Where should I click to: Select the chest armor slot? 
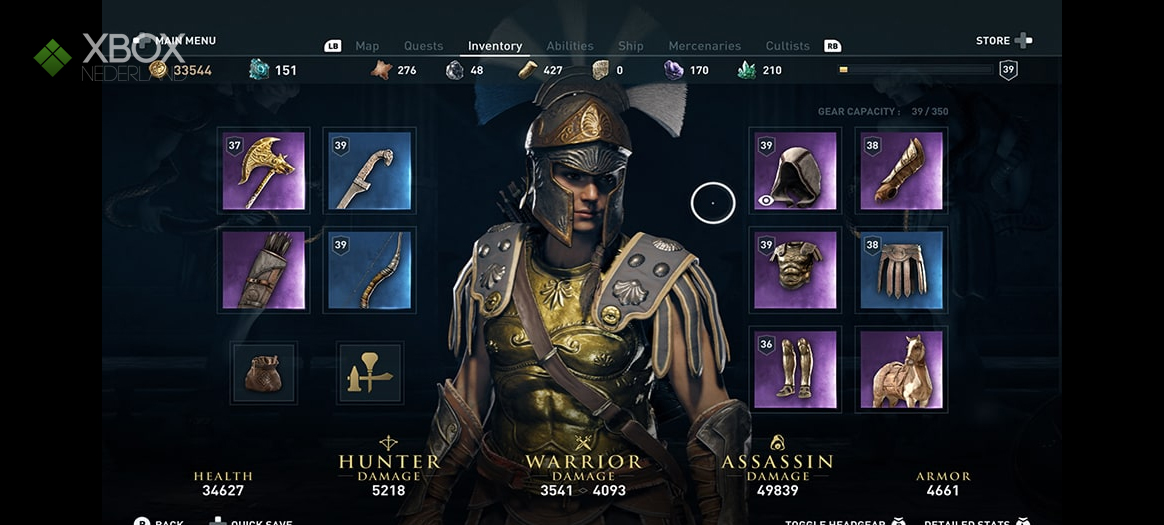(x=795, y=270)
